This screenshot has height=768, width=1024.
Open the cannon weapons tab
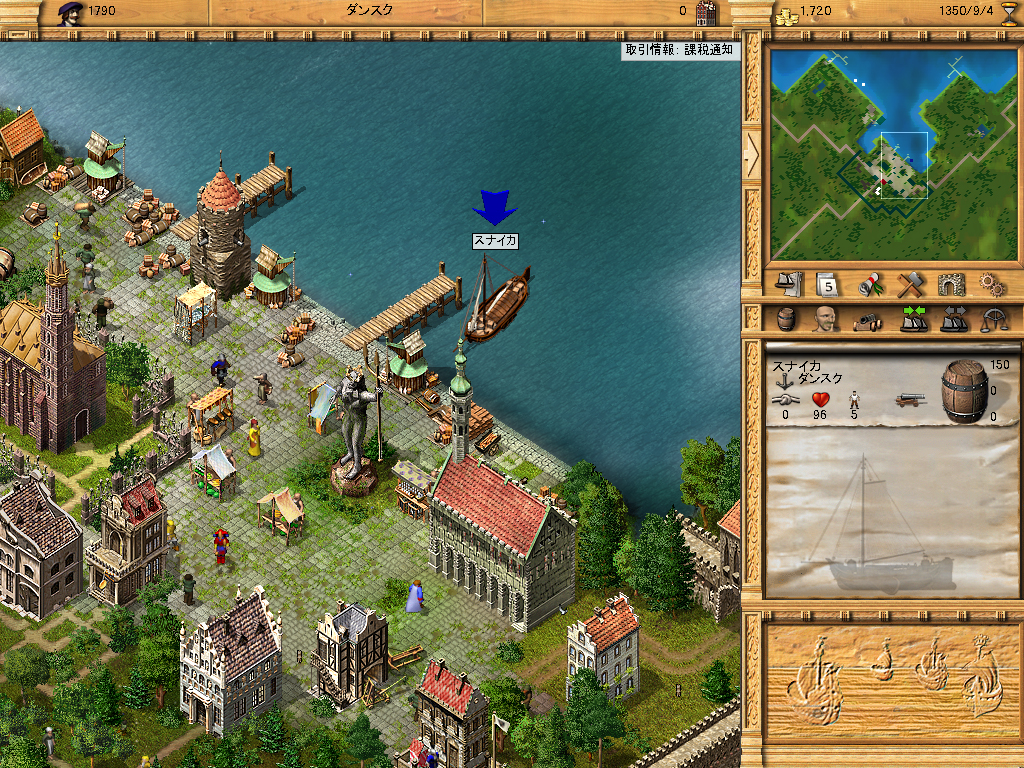866,320
